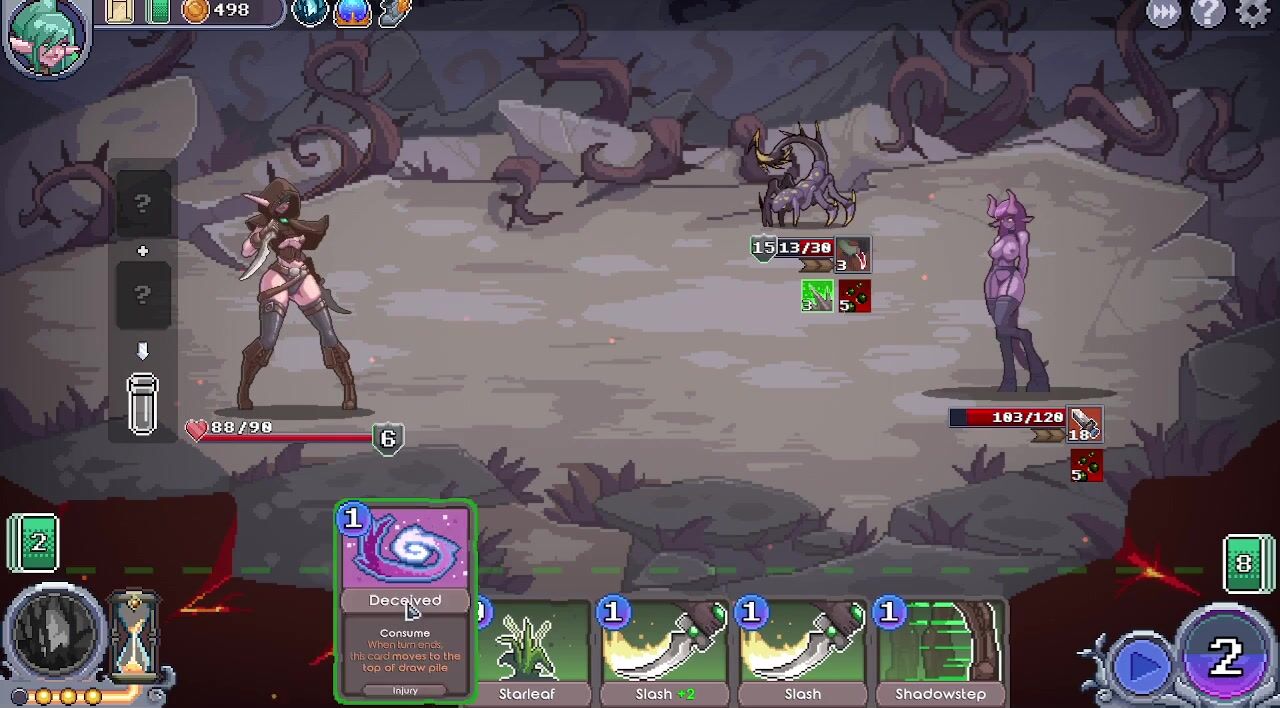
Task: Open the scroll map icon
Action: point(119,11)
